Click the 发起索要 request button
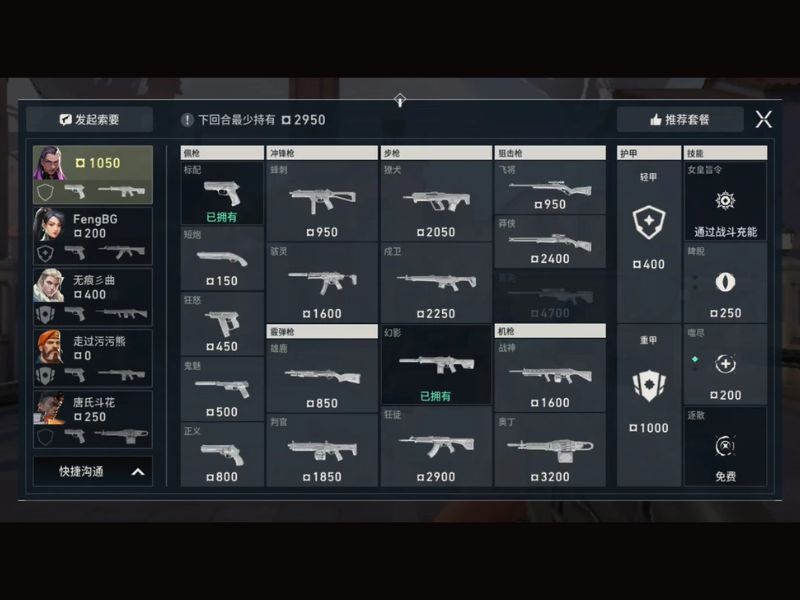Screen dimensions: 800x600 pyautogui.click(x=90, y=119)
